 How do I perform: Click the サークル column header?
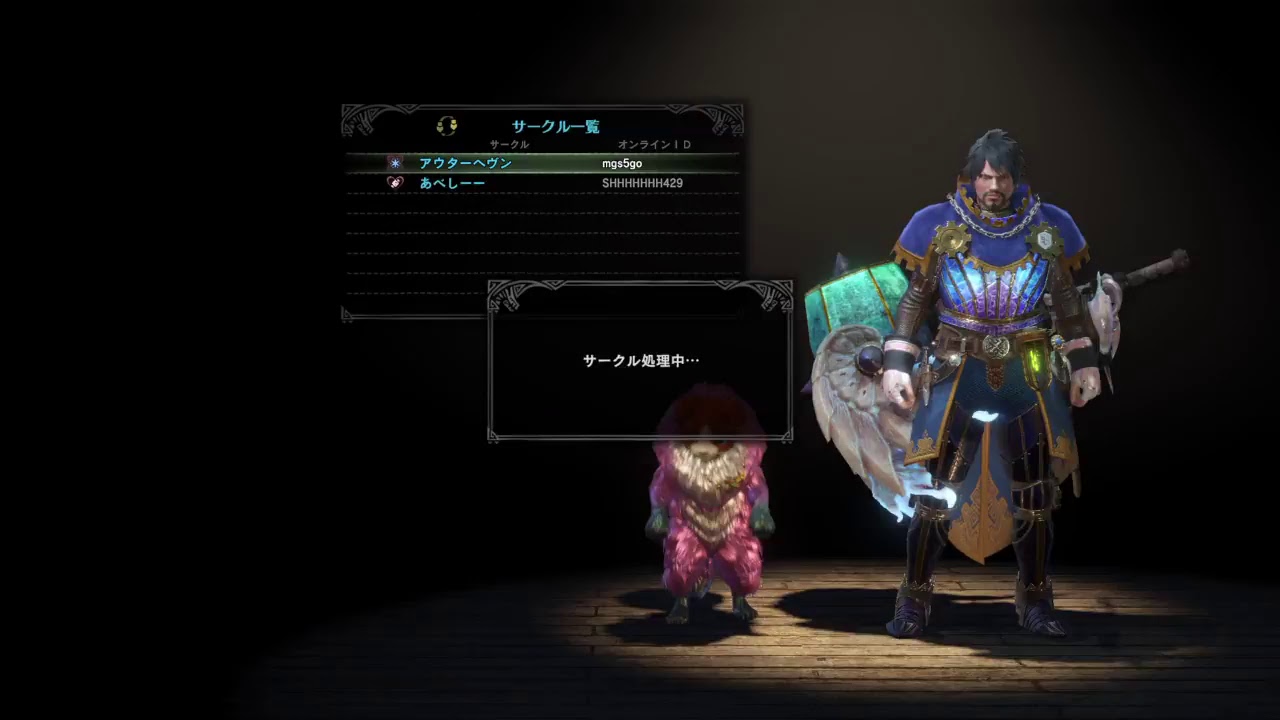coord(510,144)
